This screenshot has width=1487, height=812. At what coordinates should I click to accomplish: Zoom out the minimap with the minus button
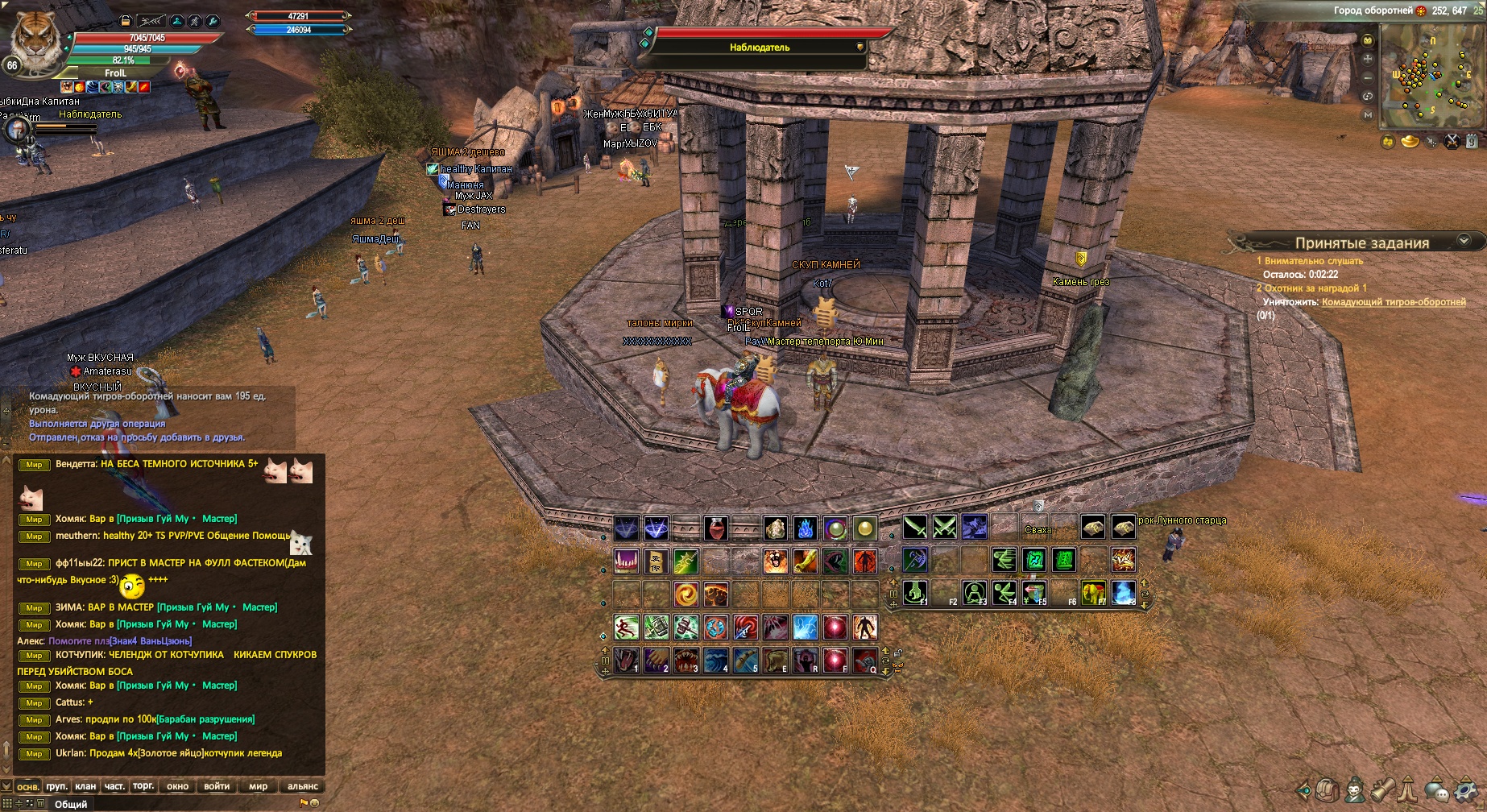1367,77
